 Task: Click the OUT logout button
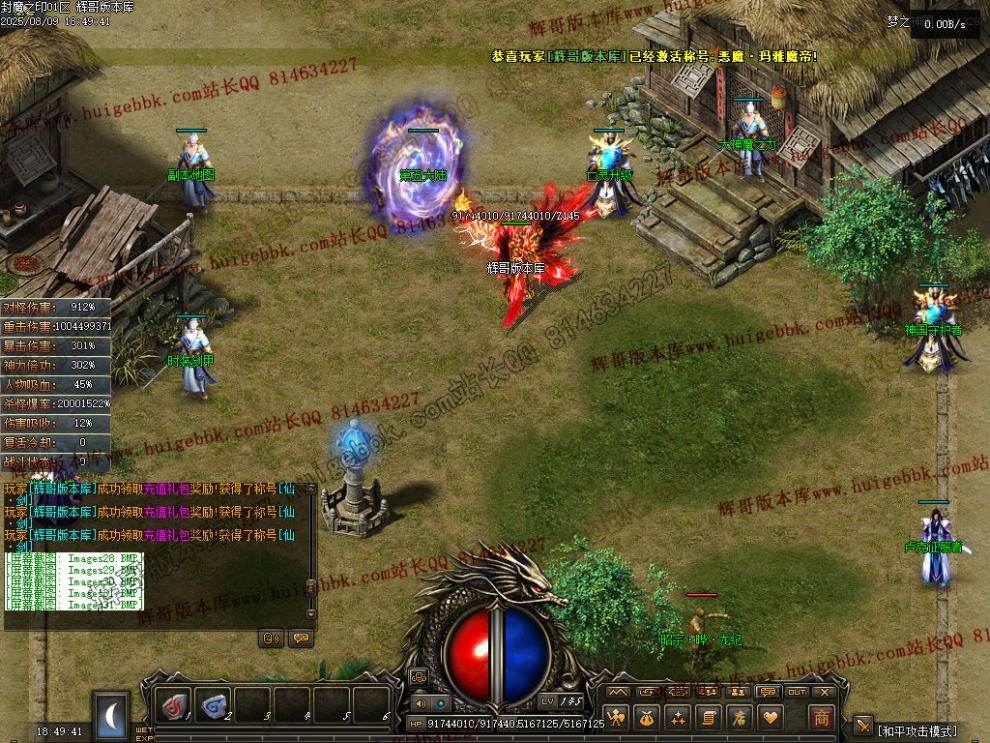[796, 691]
